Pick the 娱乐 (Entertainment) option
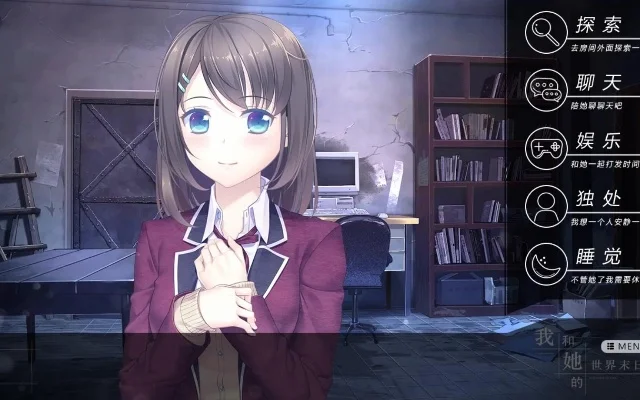This screenshot has width=640, height=400. click(x=598, y=143)
